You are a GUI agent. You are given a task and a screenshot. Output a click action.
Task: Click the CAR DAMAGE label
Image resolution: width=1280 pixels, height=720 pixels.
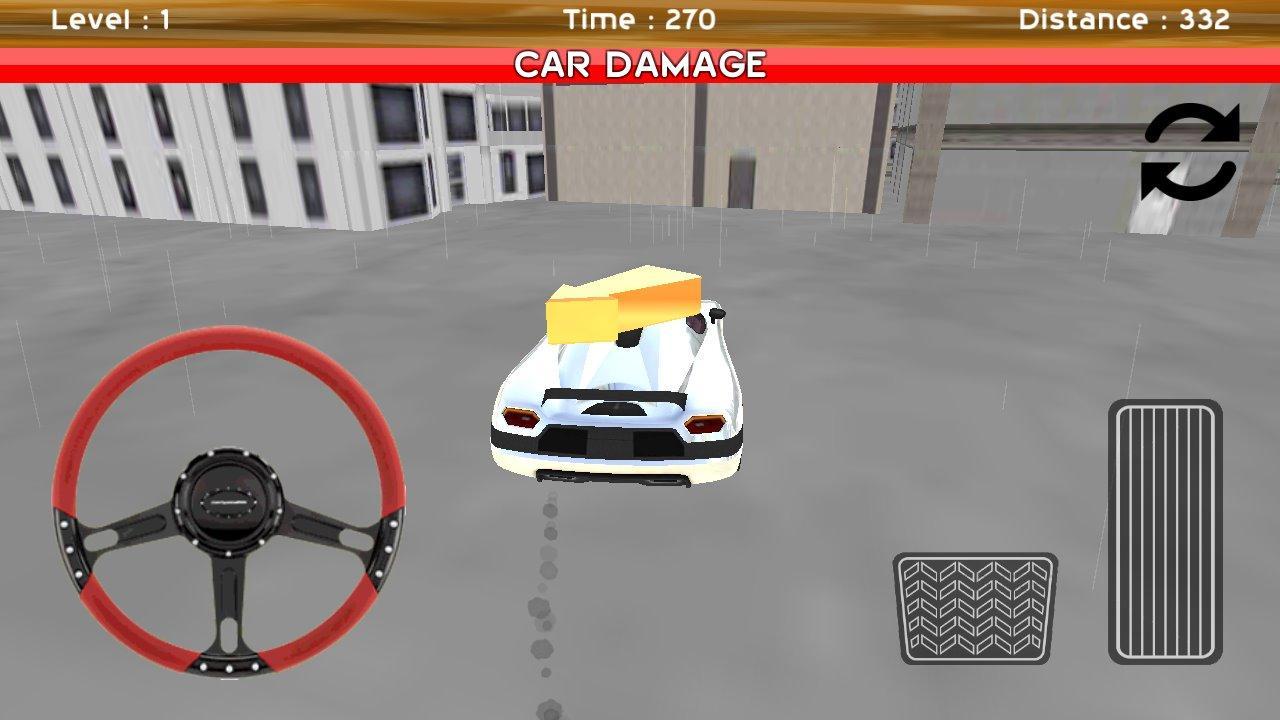pyautogui.click(x=640, y=64)
